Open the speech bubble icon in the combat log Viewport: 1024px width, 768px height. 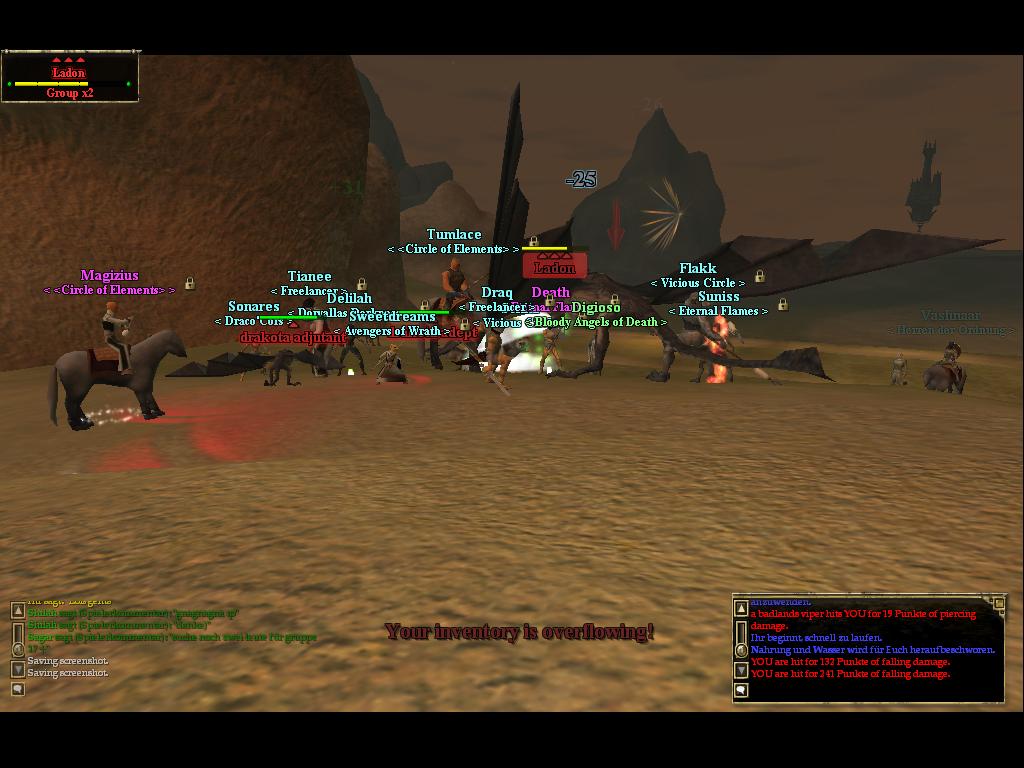click(741, 690)
